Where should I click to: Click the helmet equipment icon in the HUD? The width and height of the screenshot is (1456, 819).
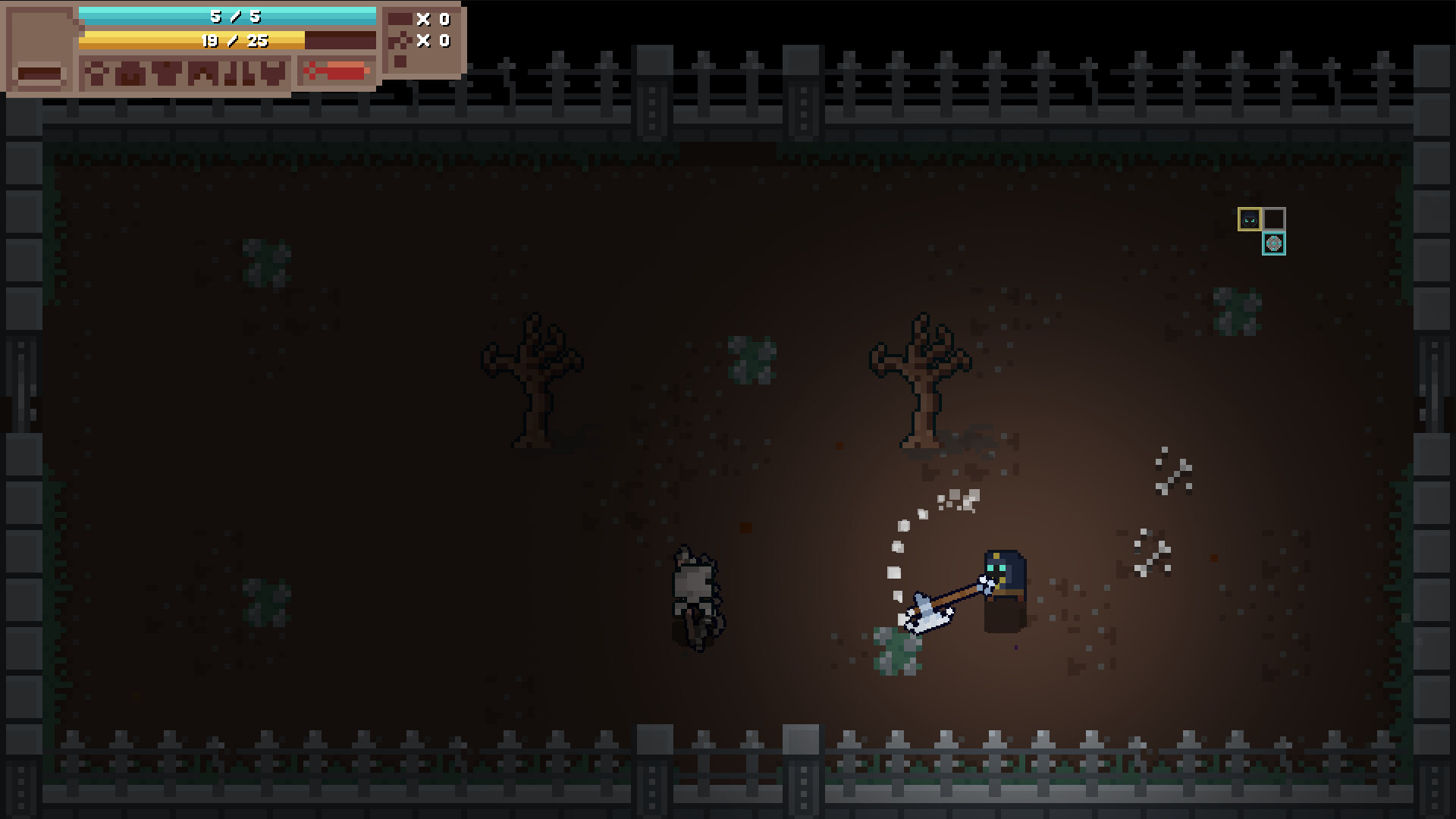pos(131,72)
